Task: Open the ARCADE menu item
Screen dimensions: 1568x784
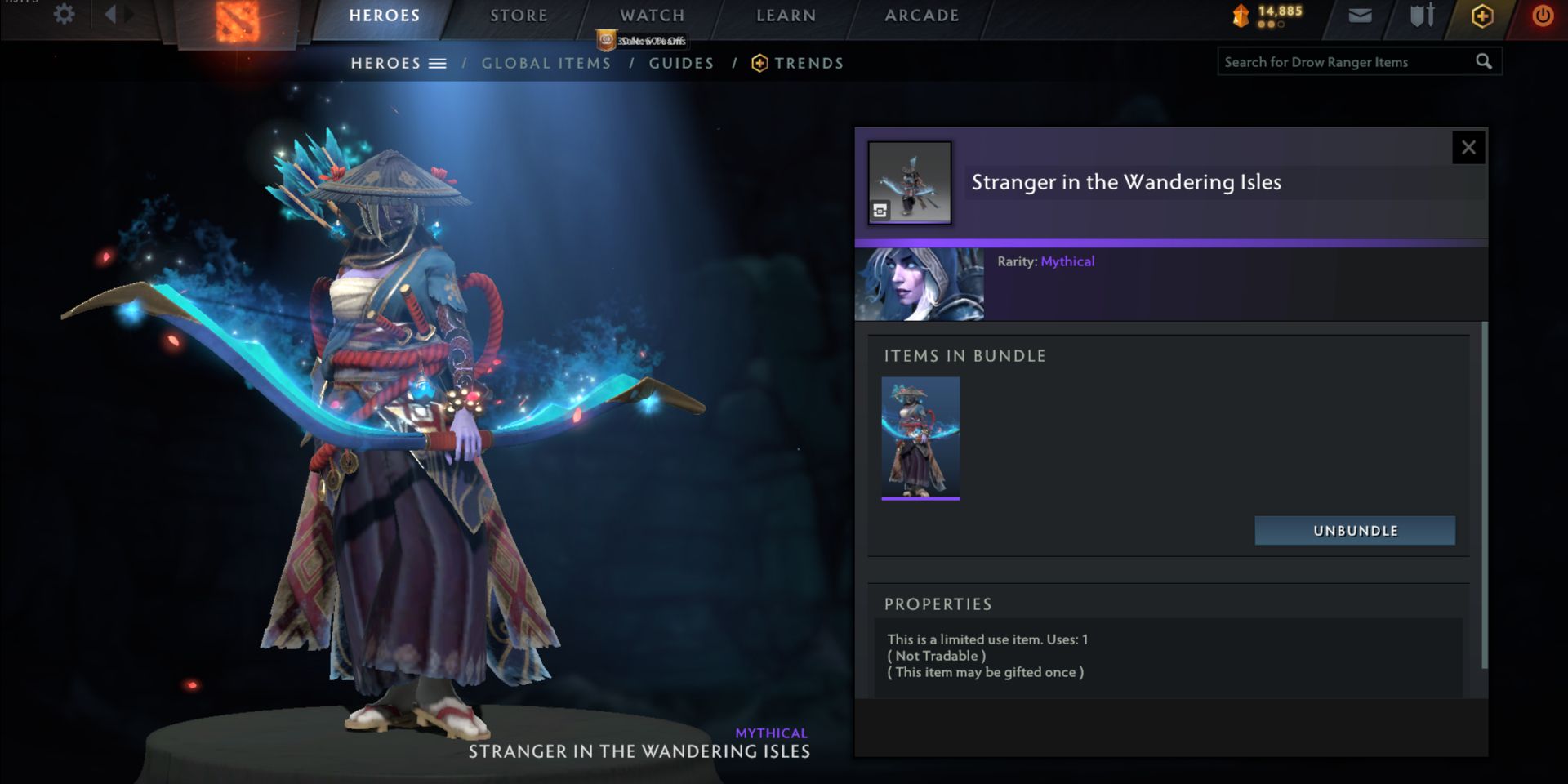Action: [x=921, y=15]
